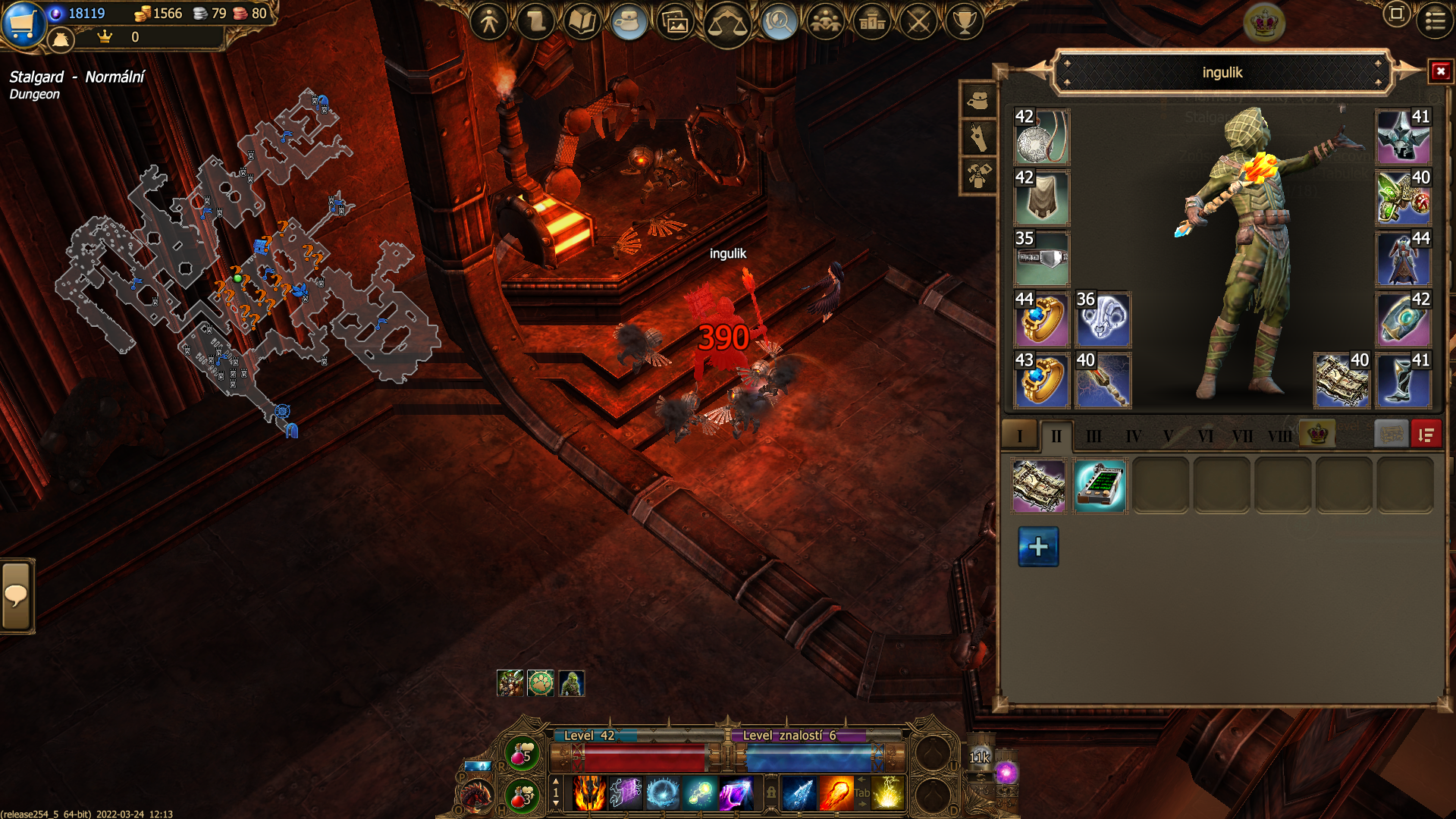Add a new inventory slot with plus button
Image resolution: width=1456 pixels, height=819 pixels.
[1038, 547]
